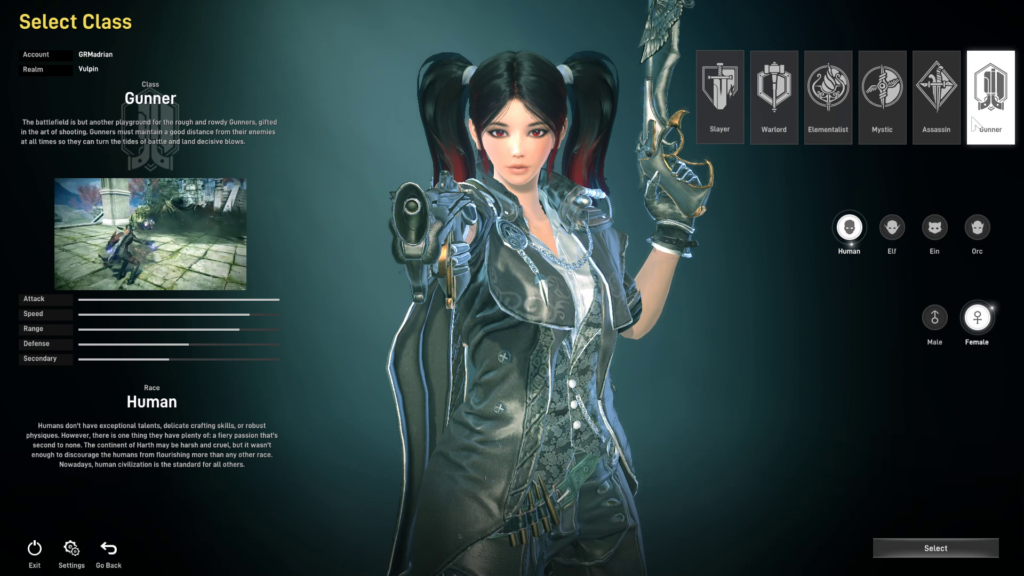Image resolution: width=1024 pixels, height=576 pixels.
Task: Switch to the Orc race icon
Action: point(977,228)
